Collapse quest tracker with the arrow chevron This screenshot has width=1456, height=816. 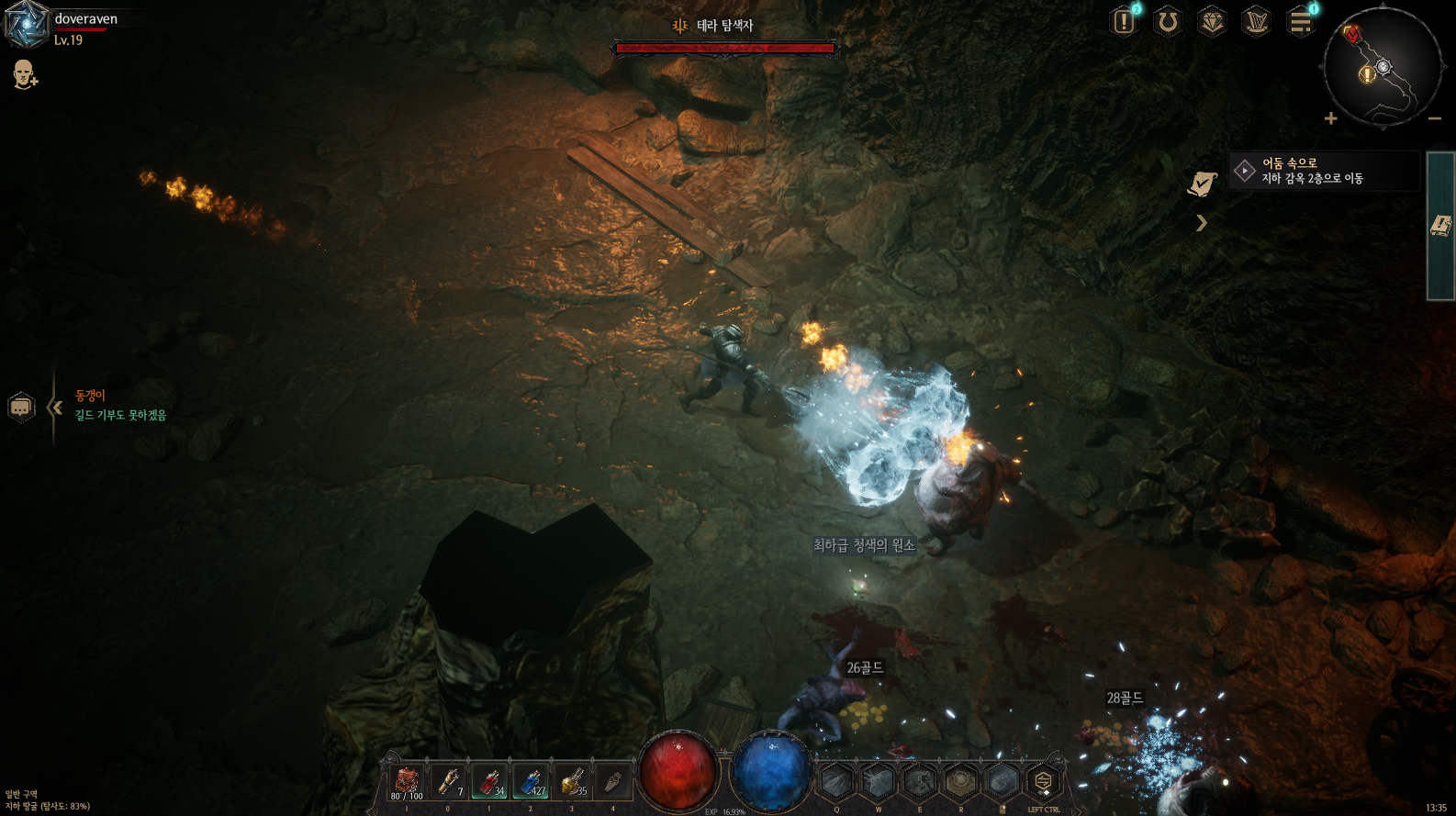(x=1201, y=223)
